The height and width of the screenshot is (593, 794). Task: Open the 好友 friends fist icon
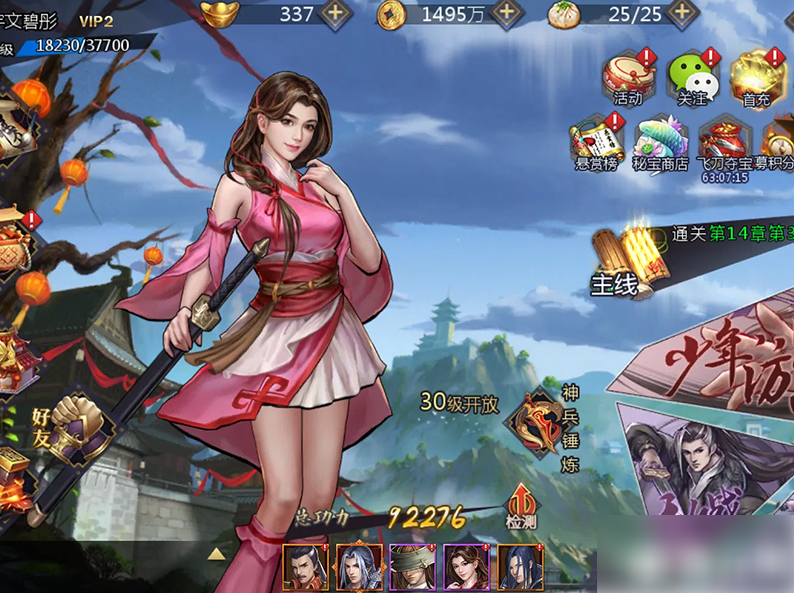point(72,424)
